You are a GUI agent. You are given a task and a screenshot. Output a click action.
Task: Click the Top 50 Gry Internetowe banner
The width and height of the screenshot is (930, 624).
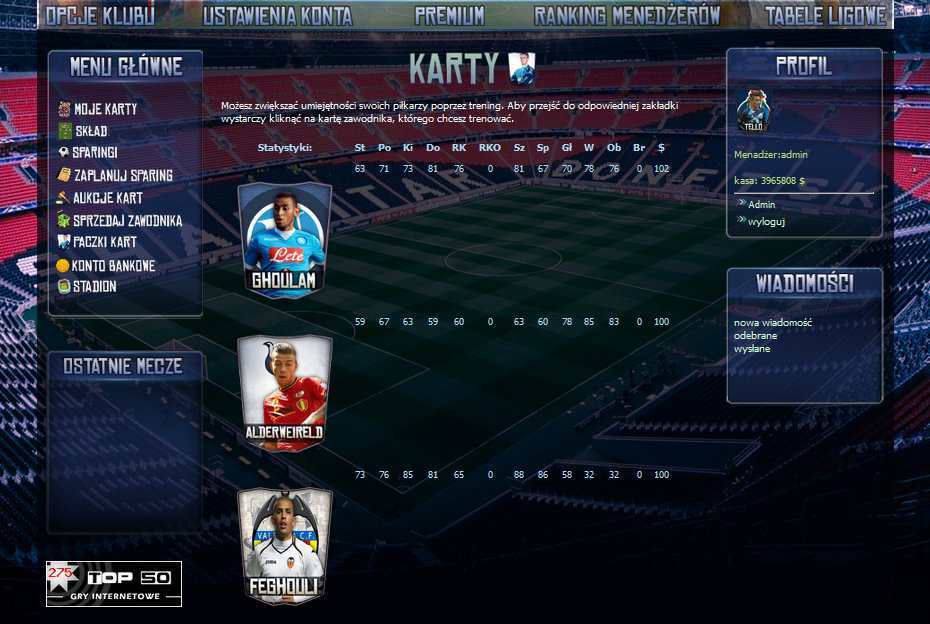(114, 584)
